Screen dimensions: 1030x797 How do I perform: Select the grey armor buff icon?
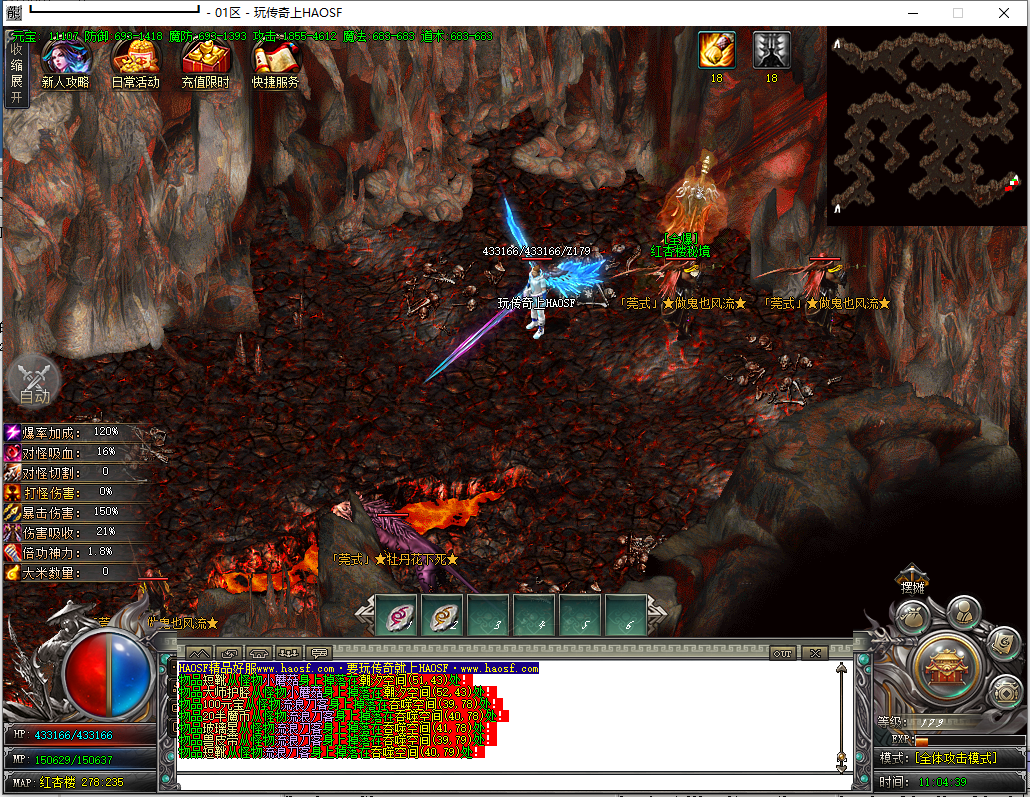point(771,50)
